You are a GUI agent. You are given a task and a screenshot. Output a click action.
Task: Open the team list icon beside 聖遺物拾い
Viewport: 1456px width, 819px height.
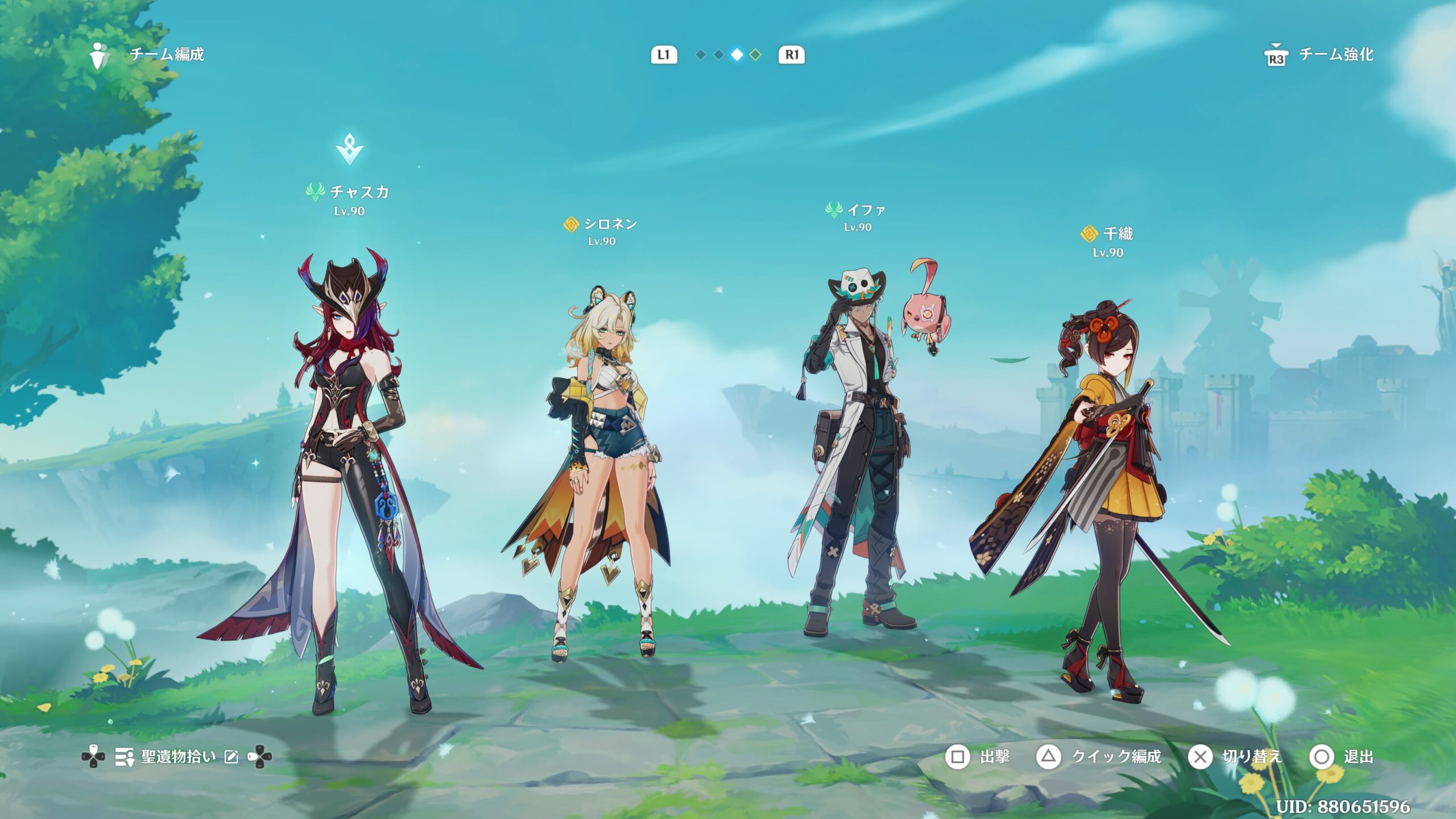click(x=125, y=757)
